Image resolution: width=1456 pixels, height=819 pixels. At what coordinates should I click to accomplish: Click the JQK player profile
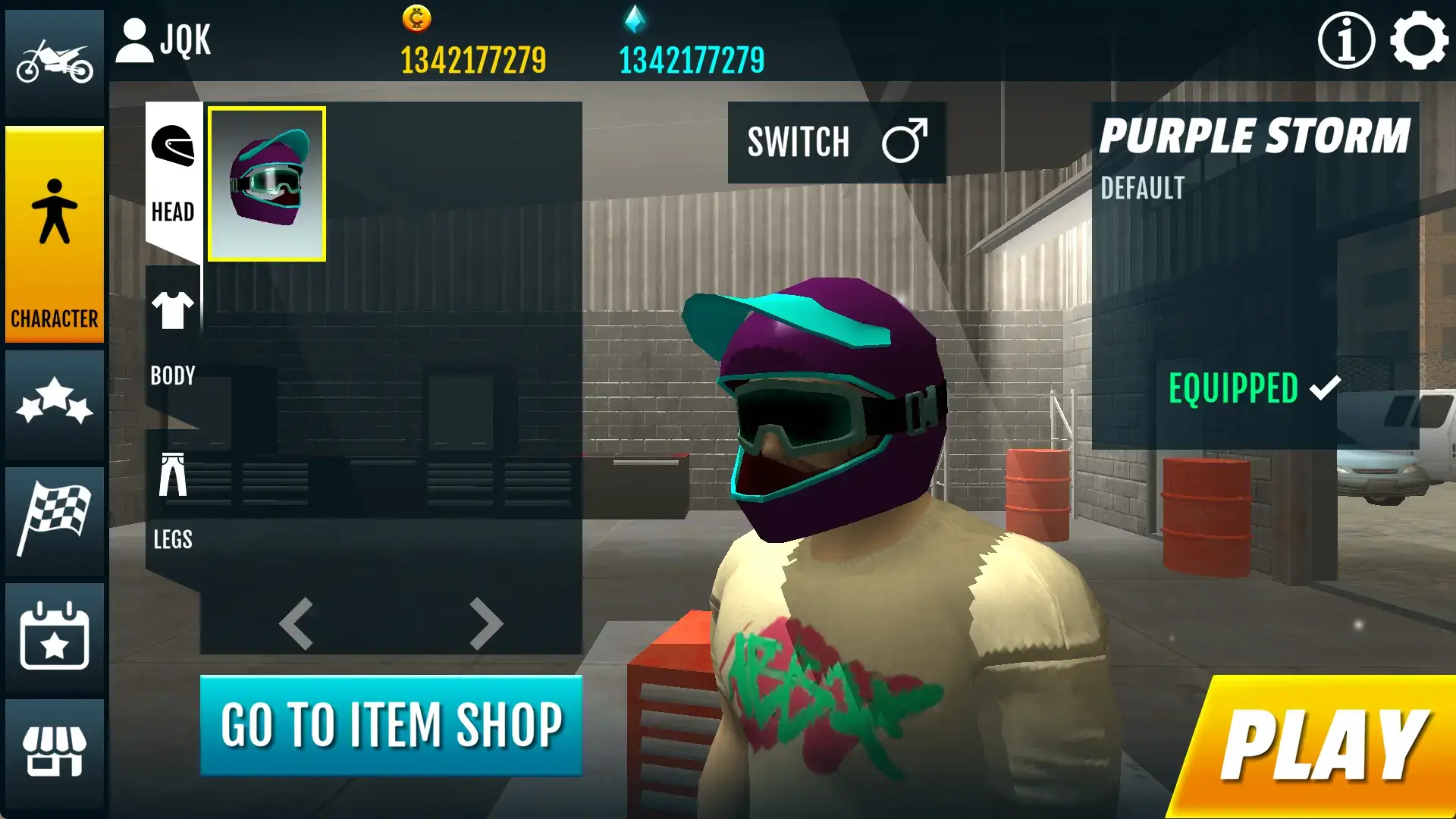click(164, 41)
